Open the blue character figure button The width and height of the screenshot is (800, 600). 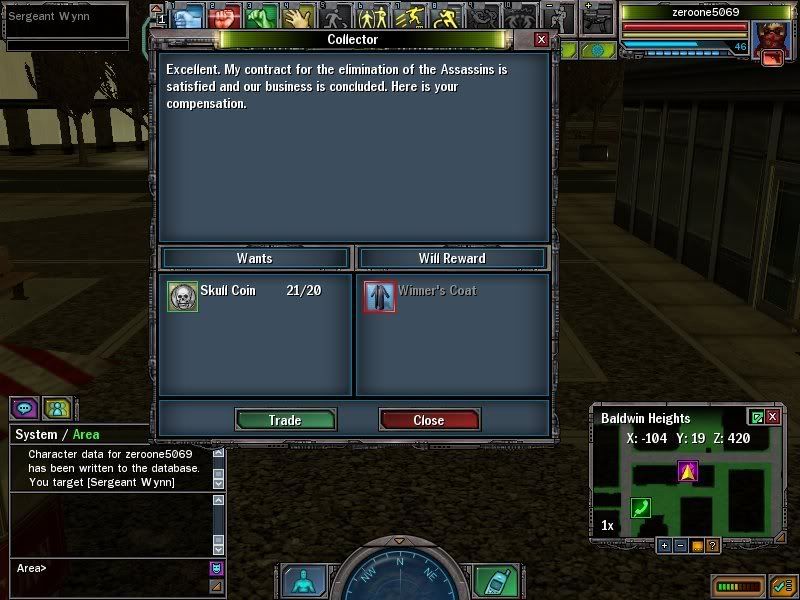coord(301,581)
